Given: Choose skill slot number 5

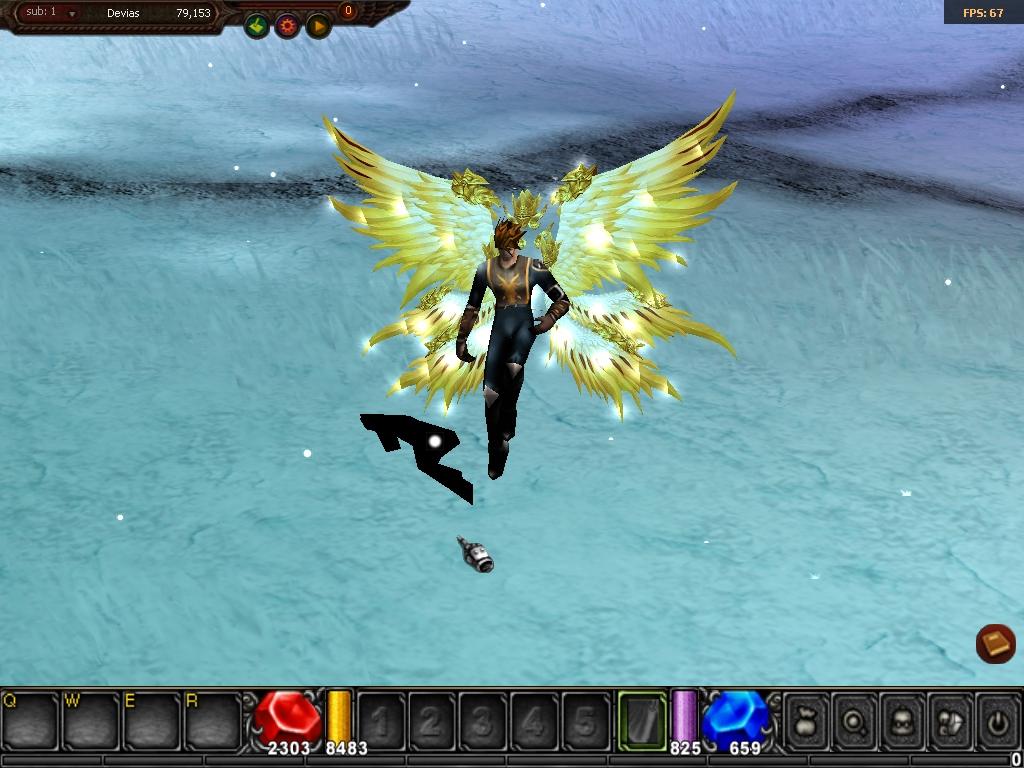Looking at the screenshot, I should (x=585, y=720).
